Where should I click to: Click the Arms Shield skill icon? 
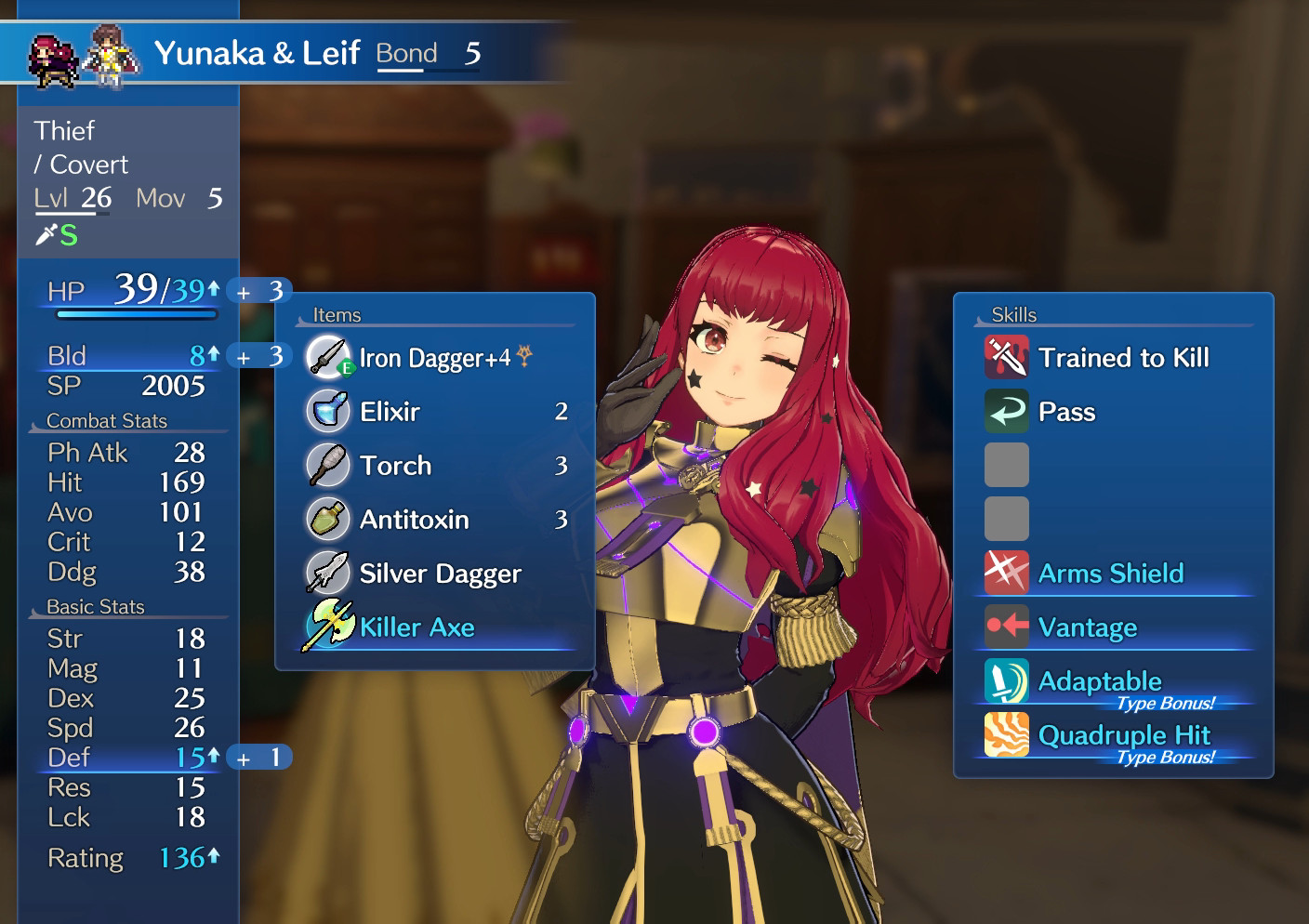[x=1007, y=573]
